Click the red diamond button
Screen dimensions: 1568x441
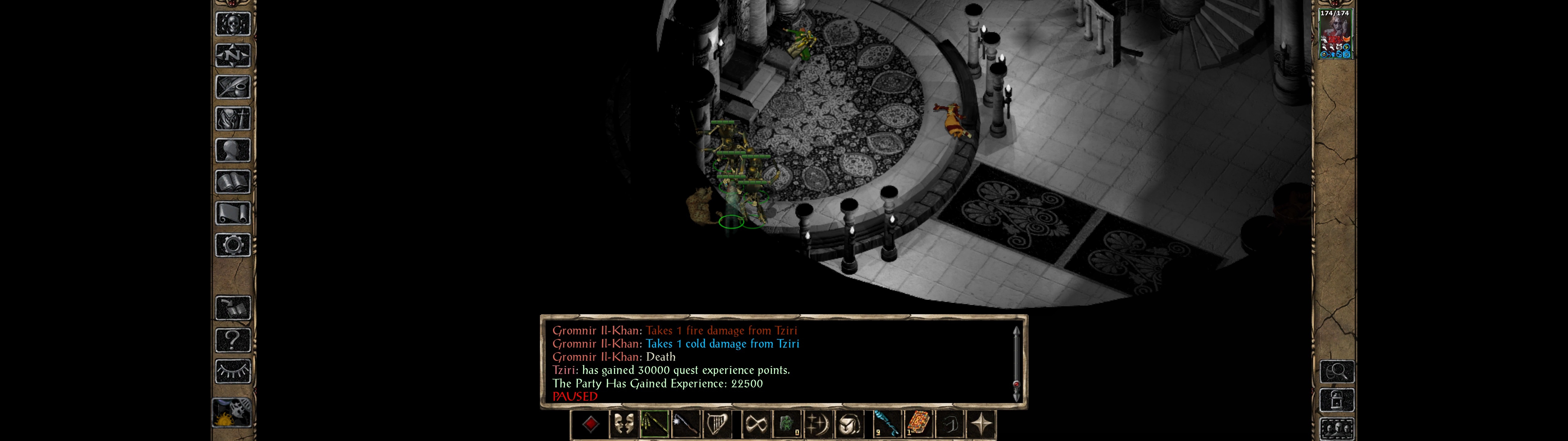pyautogui.click(x=590, y=424)
